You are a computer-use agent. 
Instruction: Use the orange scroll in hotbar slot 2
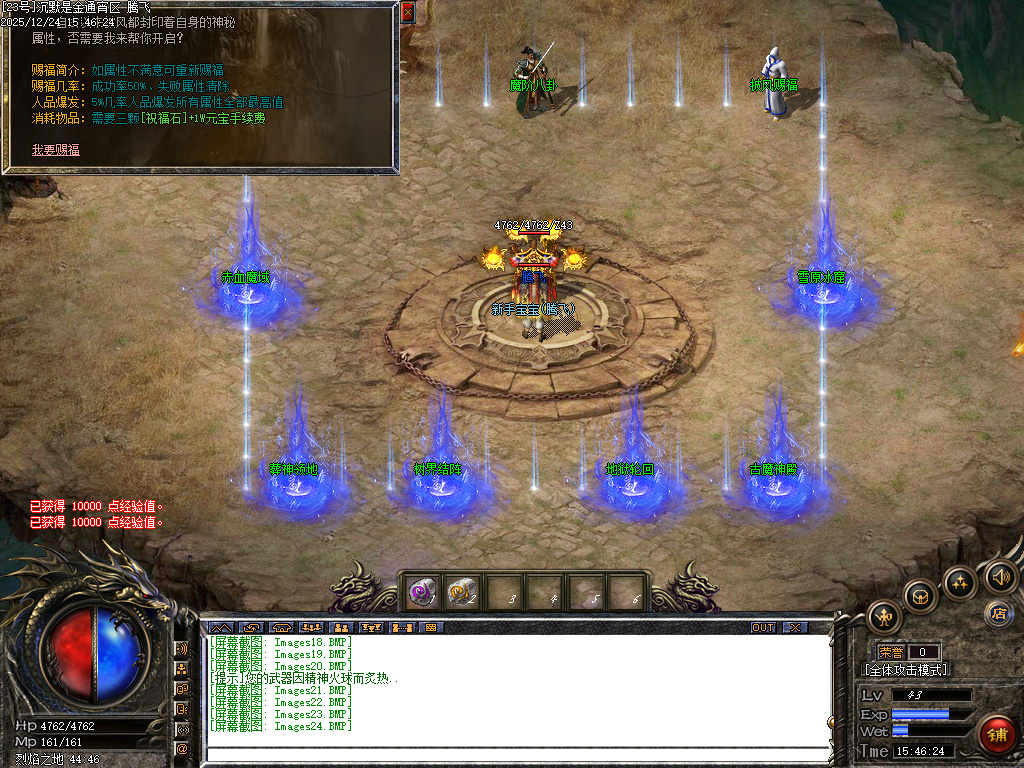pyautogui.click(x=462, y=594)
